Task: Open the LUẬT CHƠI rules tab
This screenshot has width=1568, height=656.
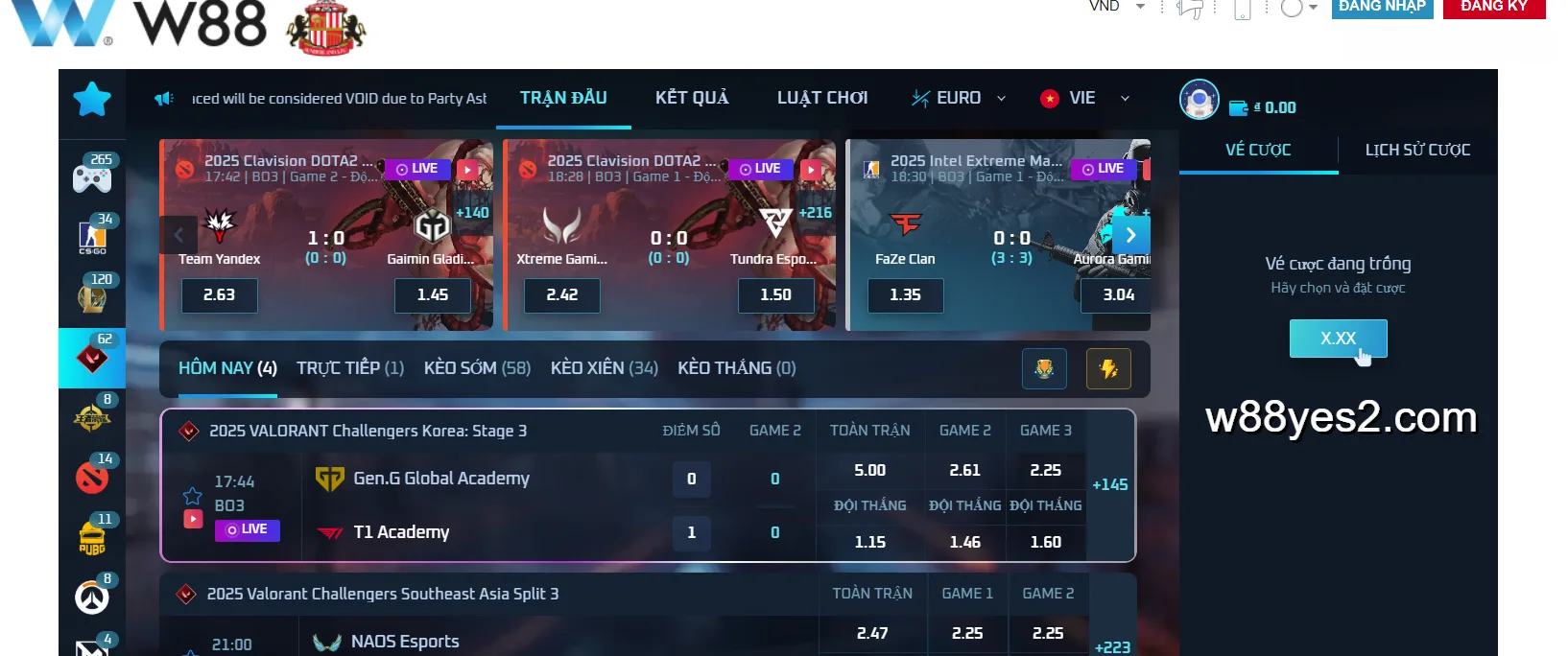Action: tap(822, 98)
